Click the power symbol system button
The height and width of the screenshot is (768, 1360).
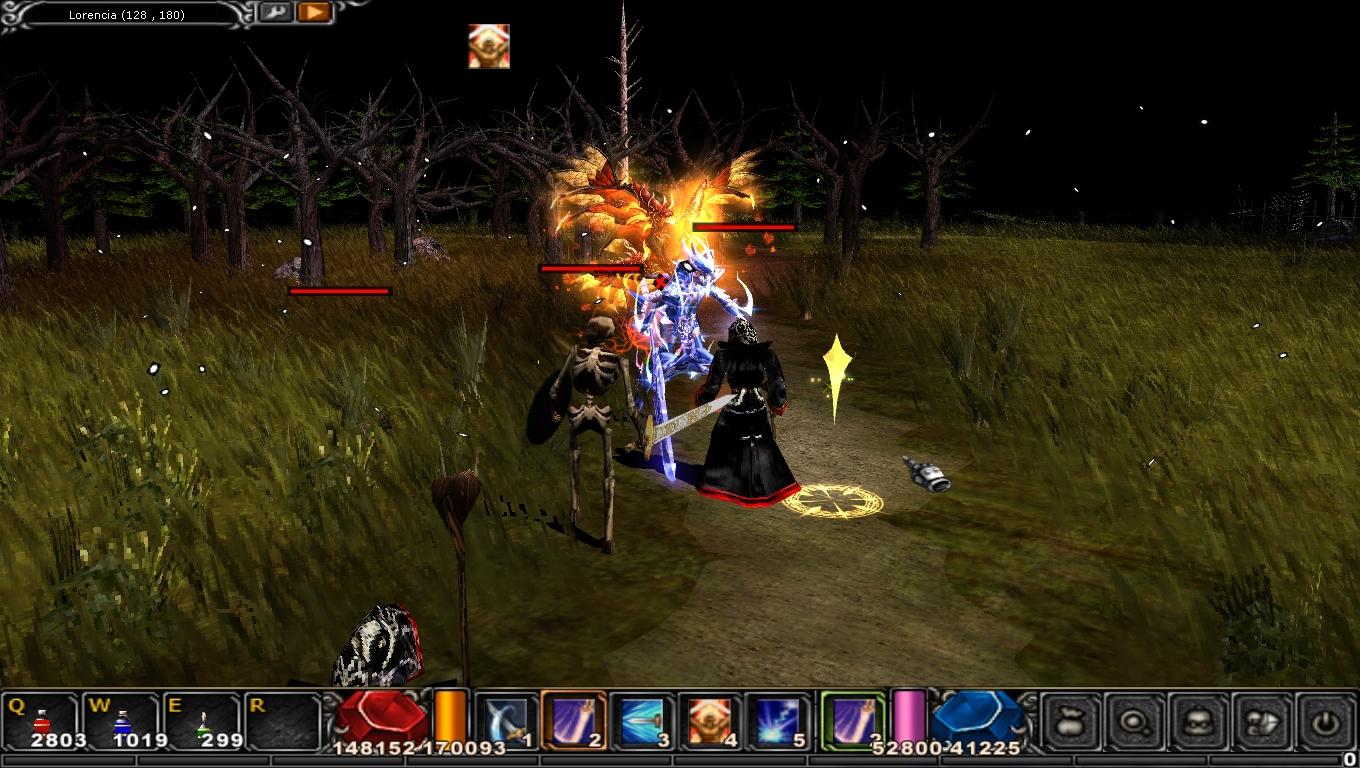click(1327, 719)
